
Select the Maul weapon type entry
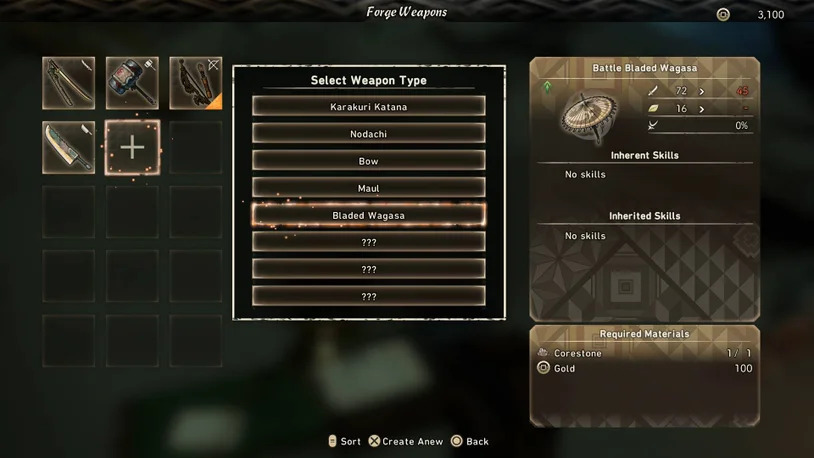click(368, 187)
